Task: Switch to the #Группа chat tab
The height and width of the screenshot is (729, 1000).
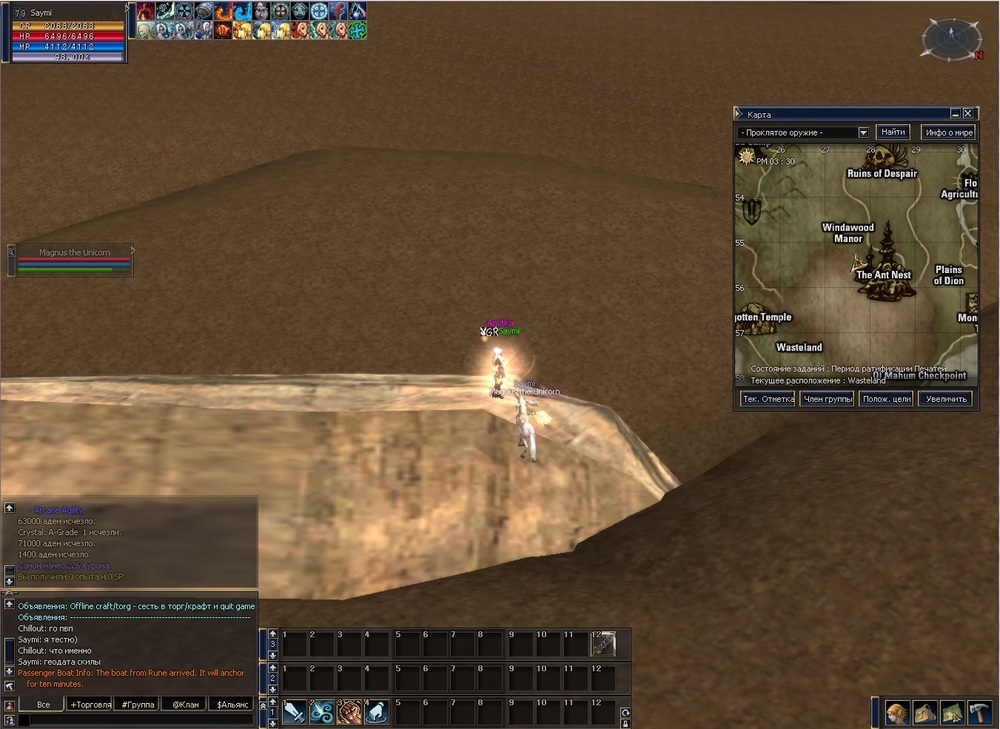Action: tap(138, 705)
